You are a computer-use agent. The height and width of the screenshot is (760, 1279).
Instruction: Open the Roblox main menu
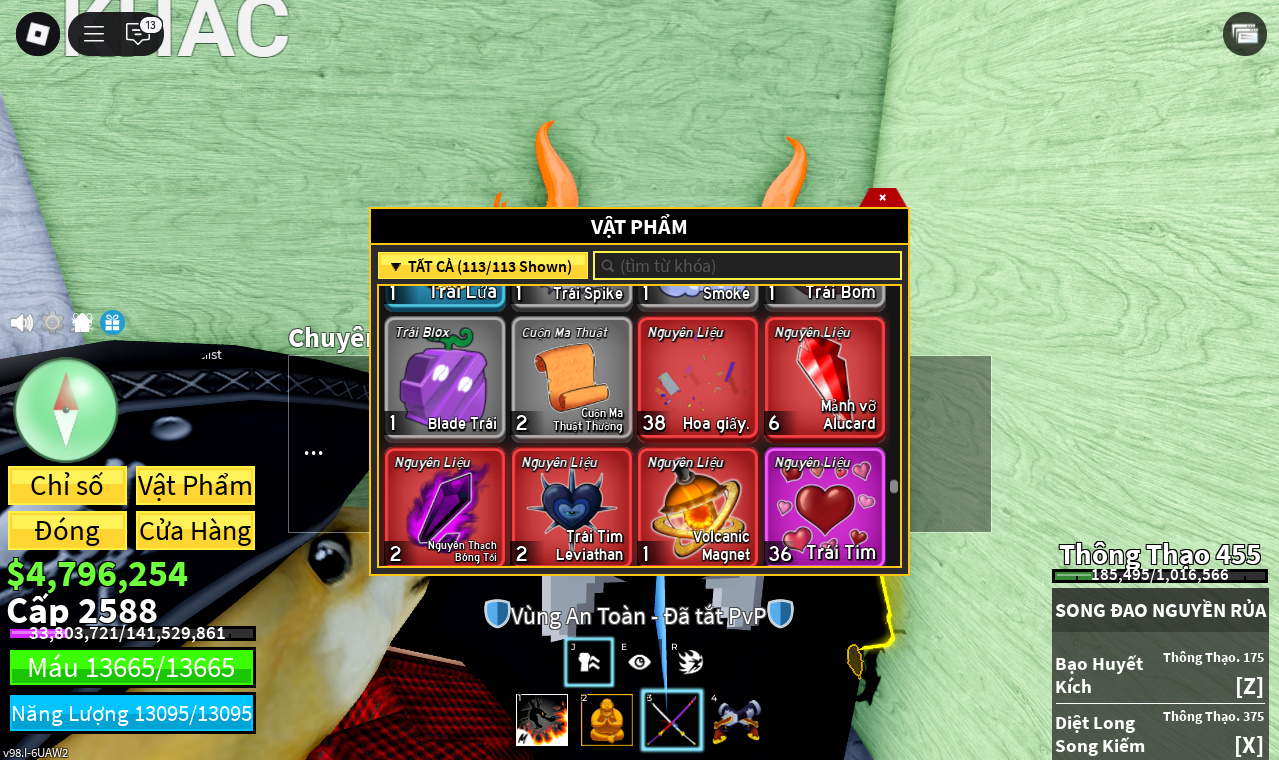coord(38,34)
